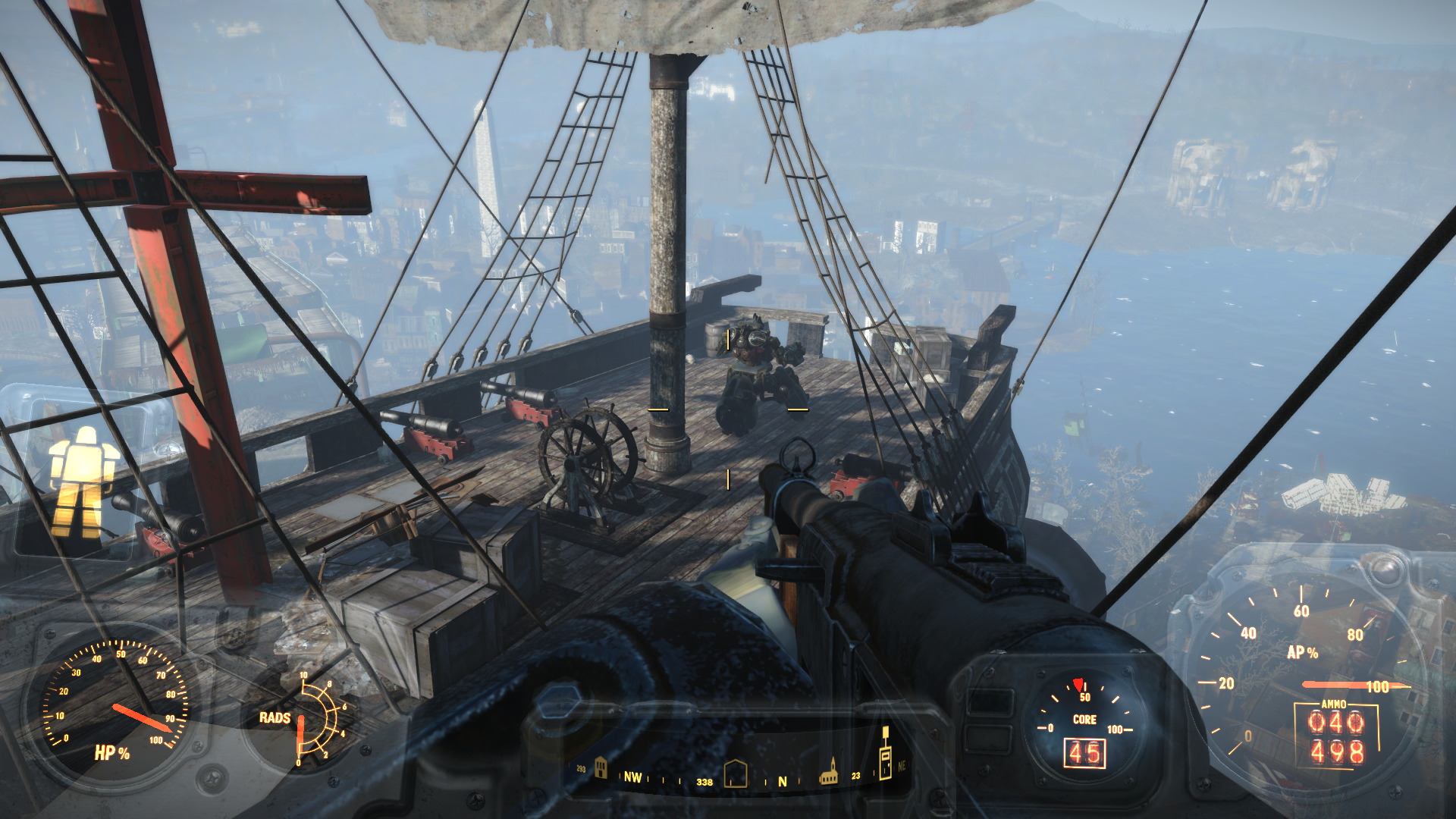
Task: Choose the solid building marker near NW
Action: (601, 768)
